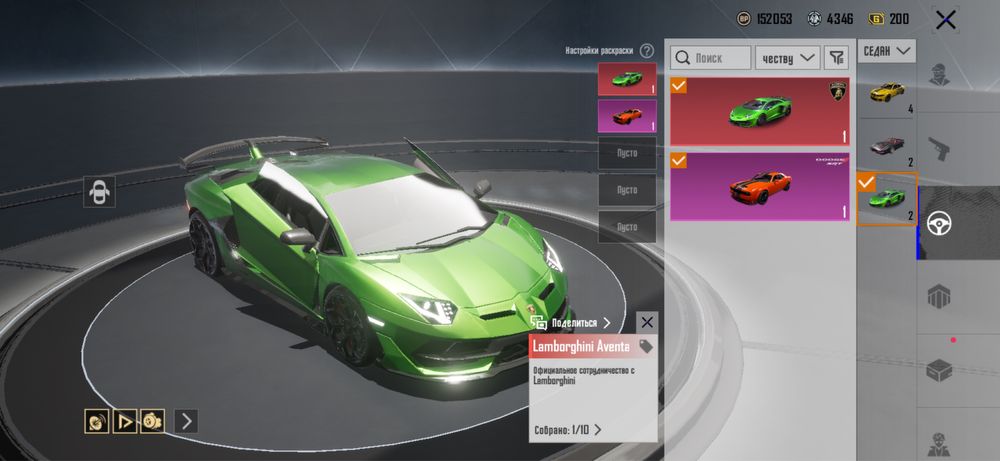This screenshot has width=1000, height=461.
Task: Open the paint settings help icon
Action: (x=647, y=50)
